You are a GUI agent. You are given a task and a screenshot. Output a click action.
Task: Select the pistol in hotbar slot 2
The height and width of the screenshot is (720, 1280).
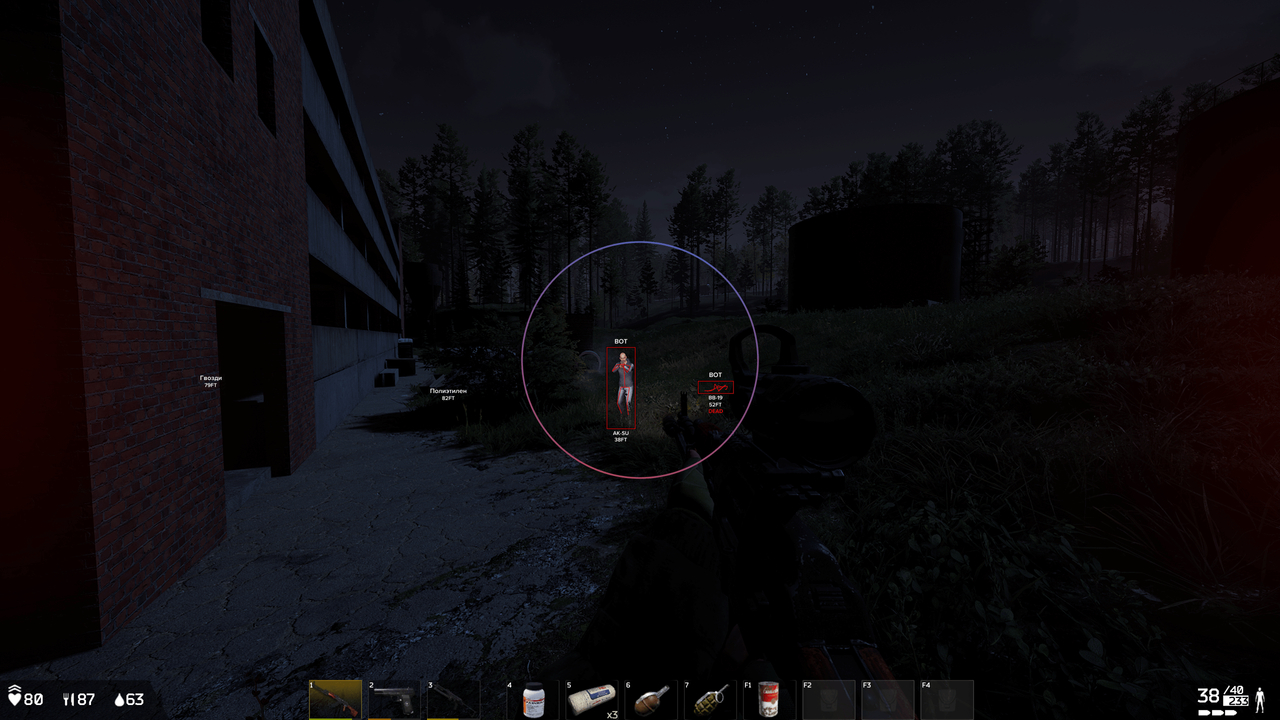[395, 698]
